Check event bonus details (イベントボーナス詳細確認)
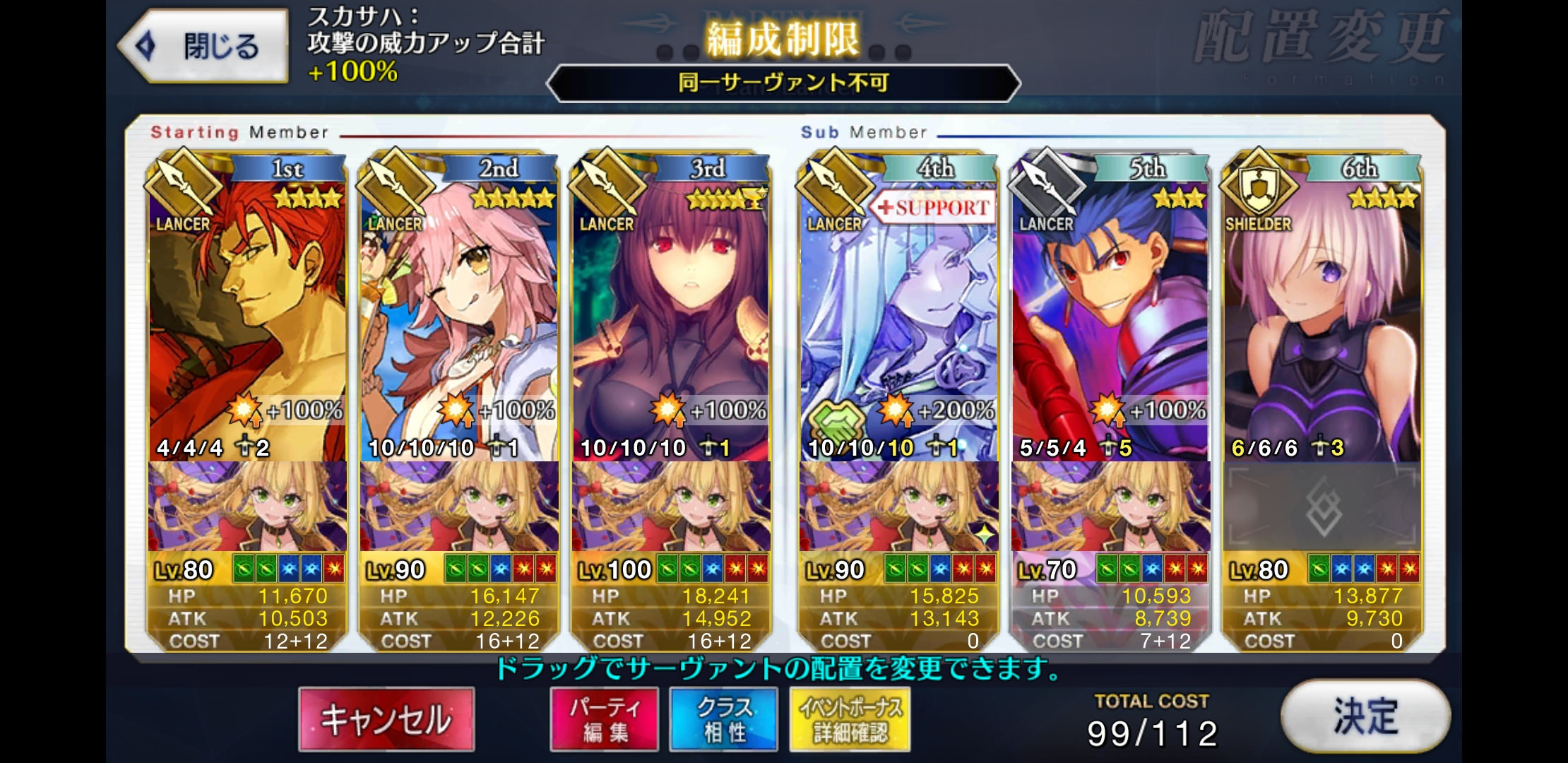This screenshot has width=1568, height=763. [850, 718]
